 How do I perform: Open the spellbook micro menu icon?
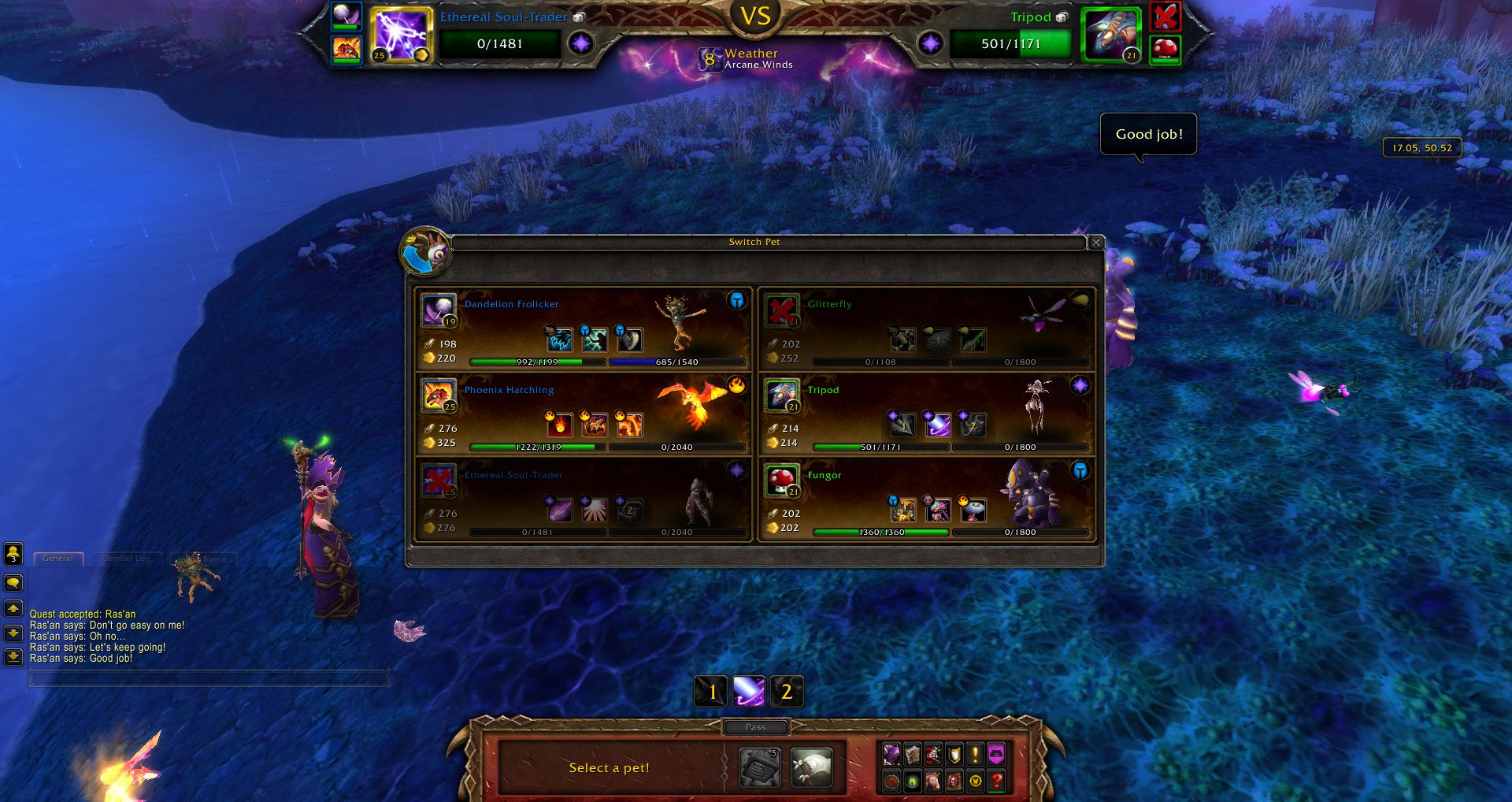pyautogui.click(x=912, y=755)
